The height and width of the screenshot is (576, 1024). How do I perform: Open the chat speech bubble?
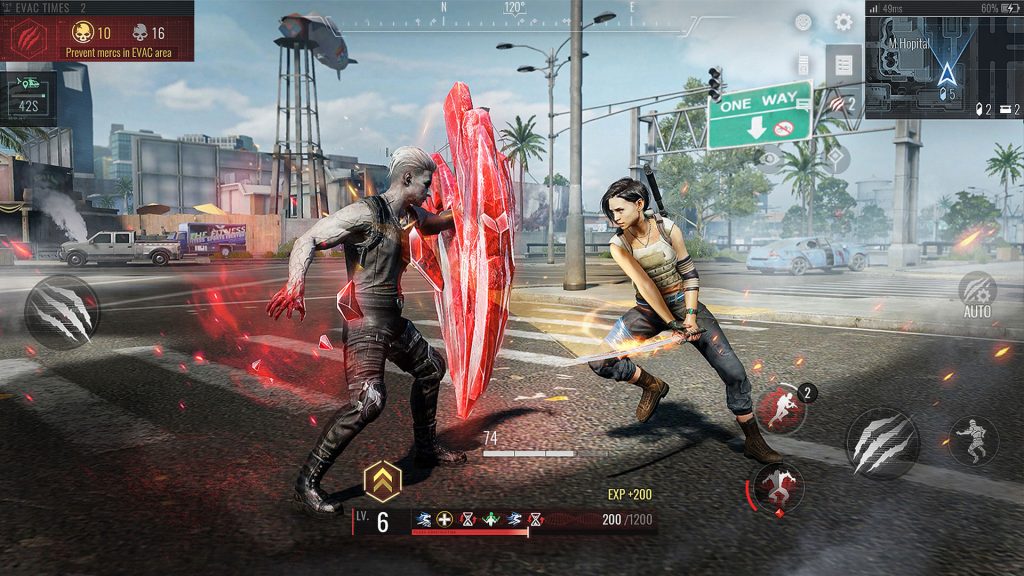pos(803,100)
